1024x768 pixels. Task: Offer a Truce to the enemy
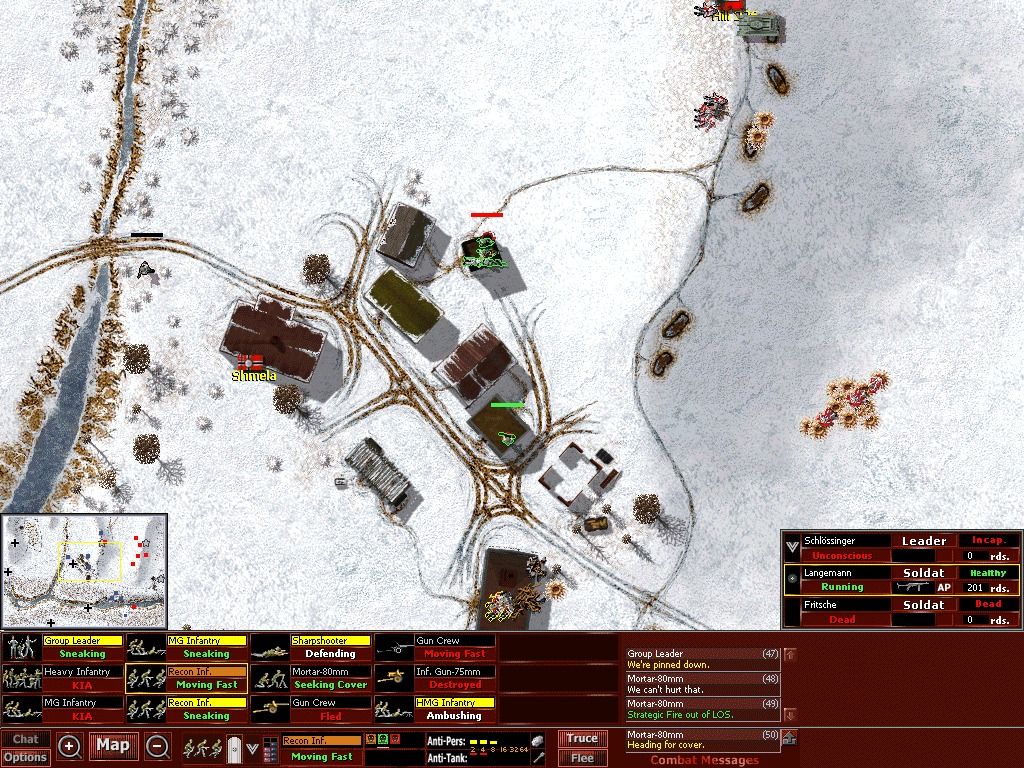tap(582, 739)
